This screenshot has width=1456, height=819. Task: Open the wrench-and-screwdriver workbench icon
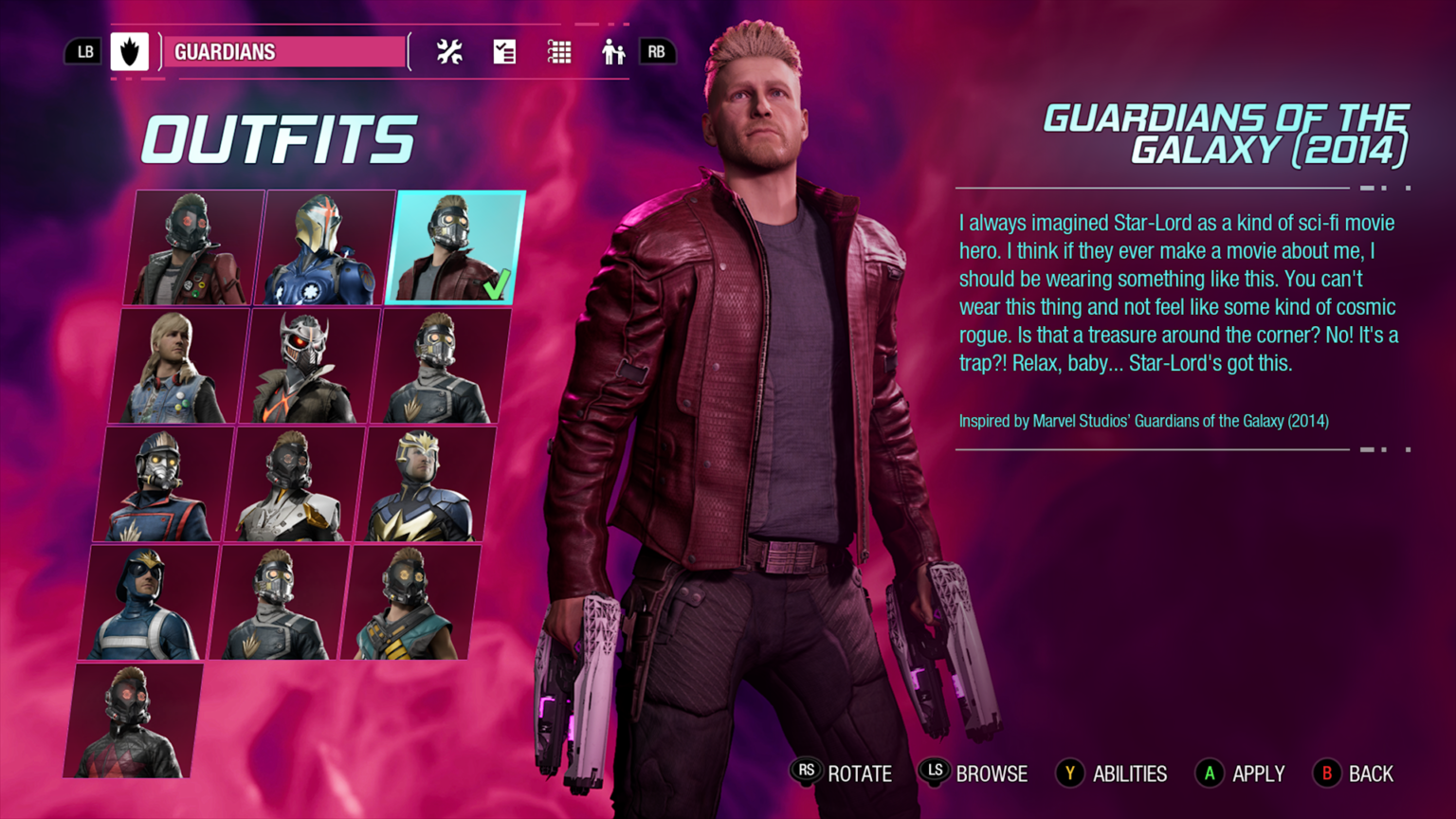(x=447, y=52)
